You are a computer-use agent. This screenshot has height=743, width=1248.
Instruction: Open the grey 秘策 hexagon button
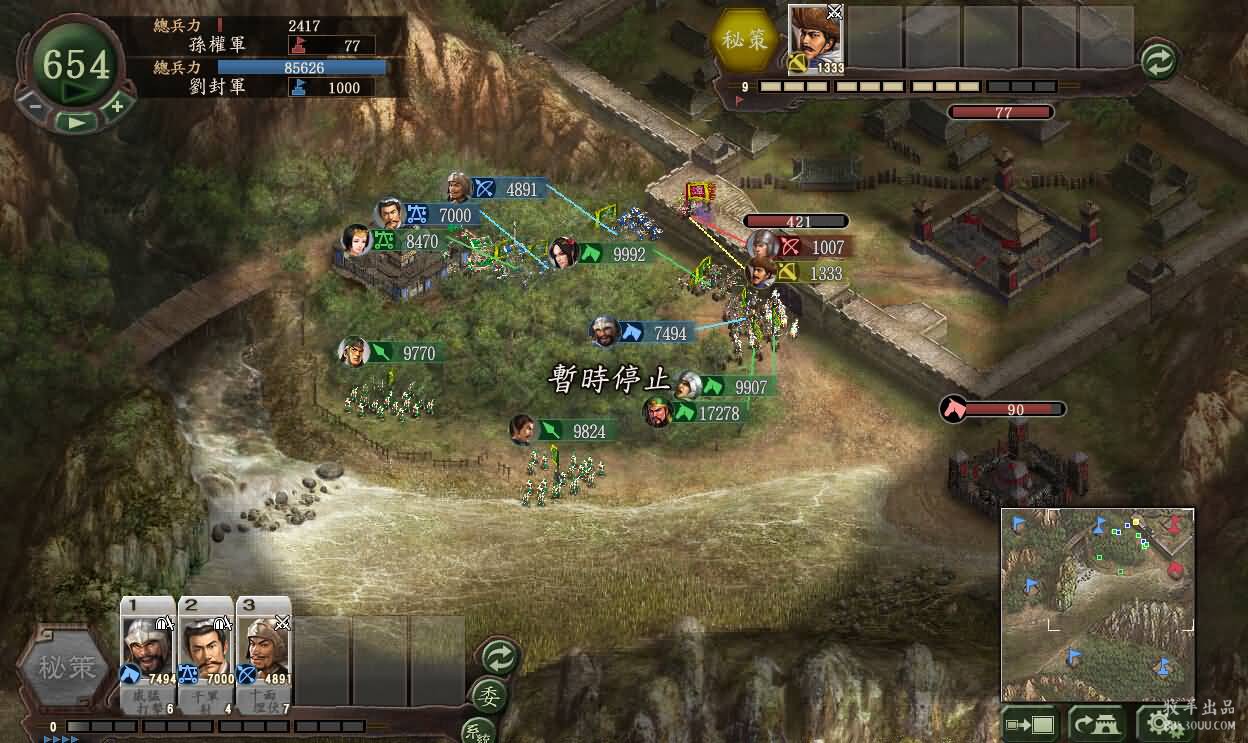(66, 669)
